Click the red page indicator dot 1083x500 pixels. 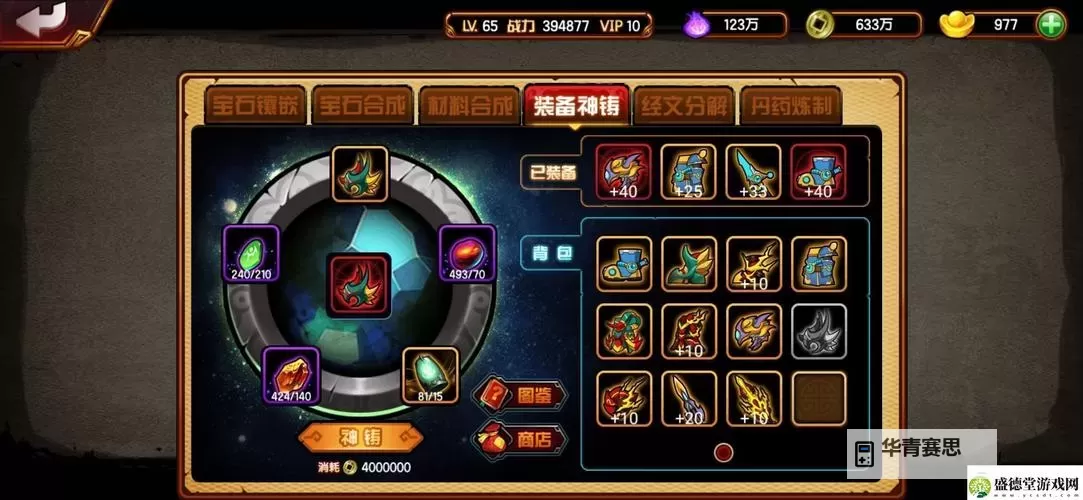click(723, 452)
